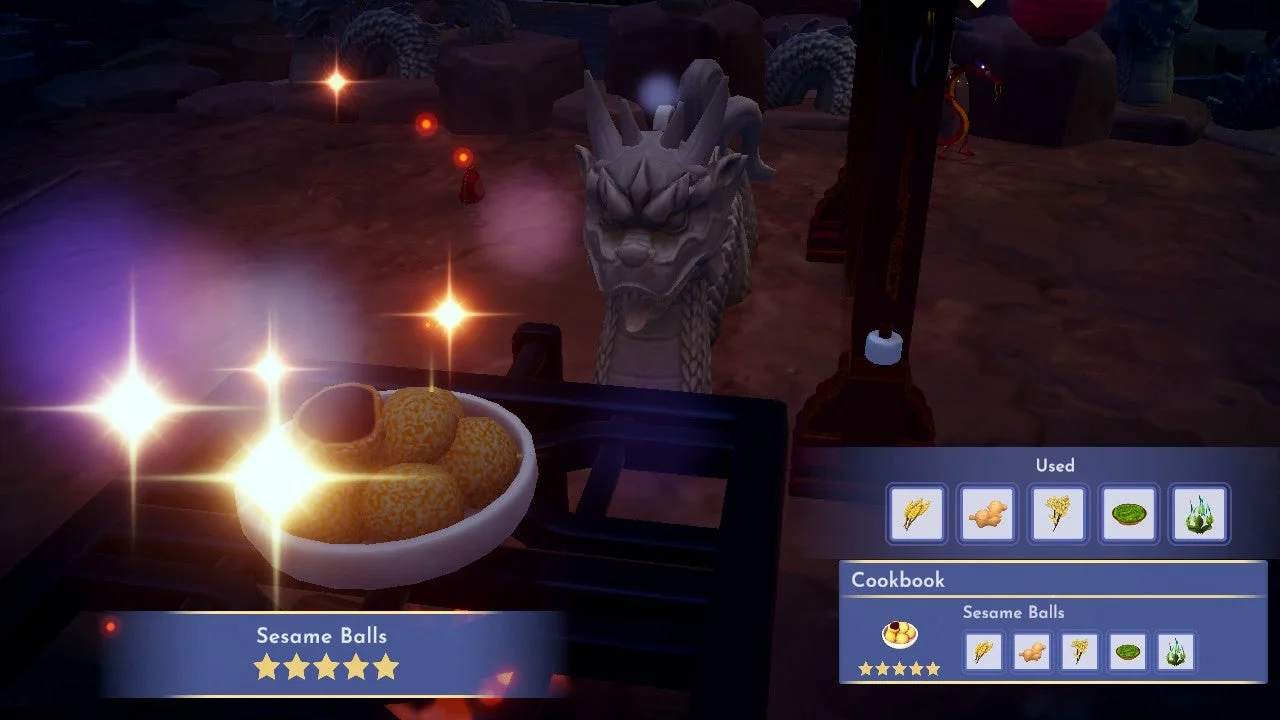Pick the green flame ingredient under Used
Screen dimensions: 1280x720
pos(1199,514)
